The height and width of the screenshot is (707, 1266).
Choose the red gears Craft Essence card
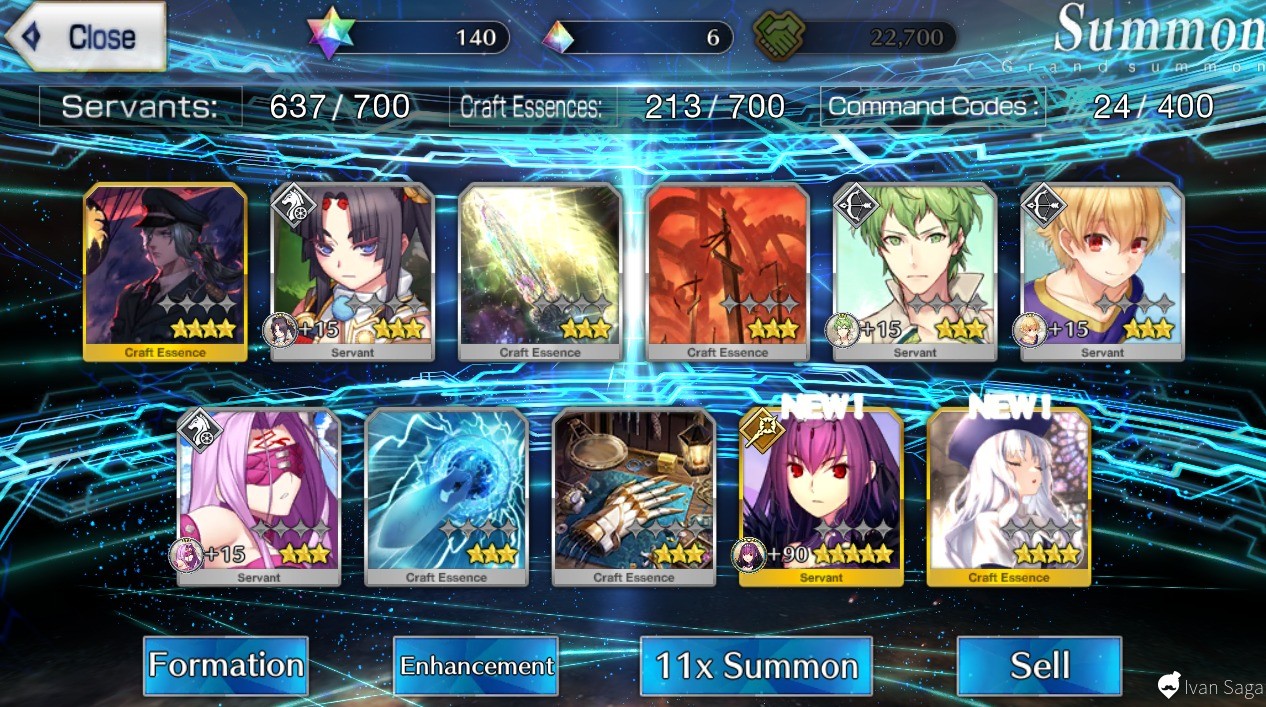point(727,271)
